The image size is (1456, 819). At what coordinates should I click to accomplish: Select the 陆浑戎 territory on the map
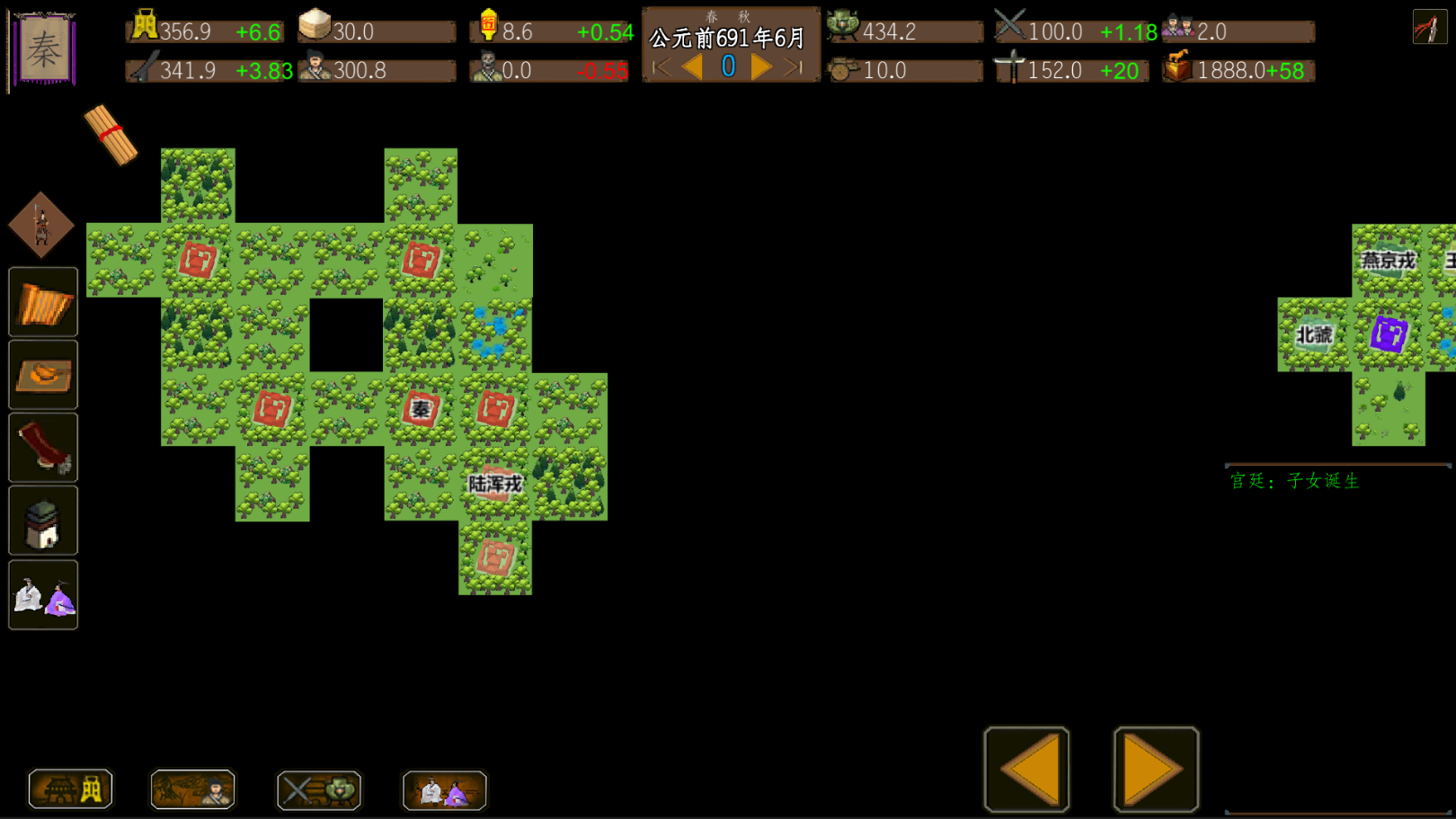[493, 483]
